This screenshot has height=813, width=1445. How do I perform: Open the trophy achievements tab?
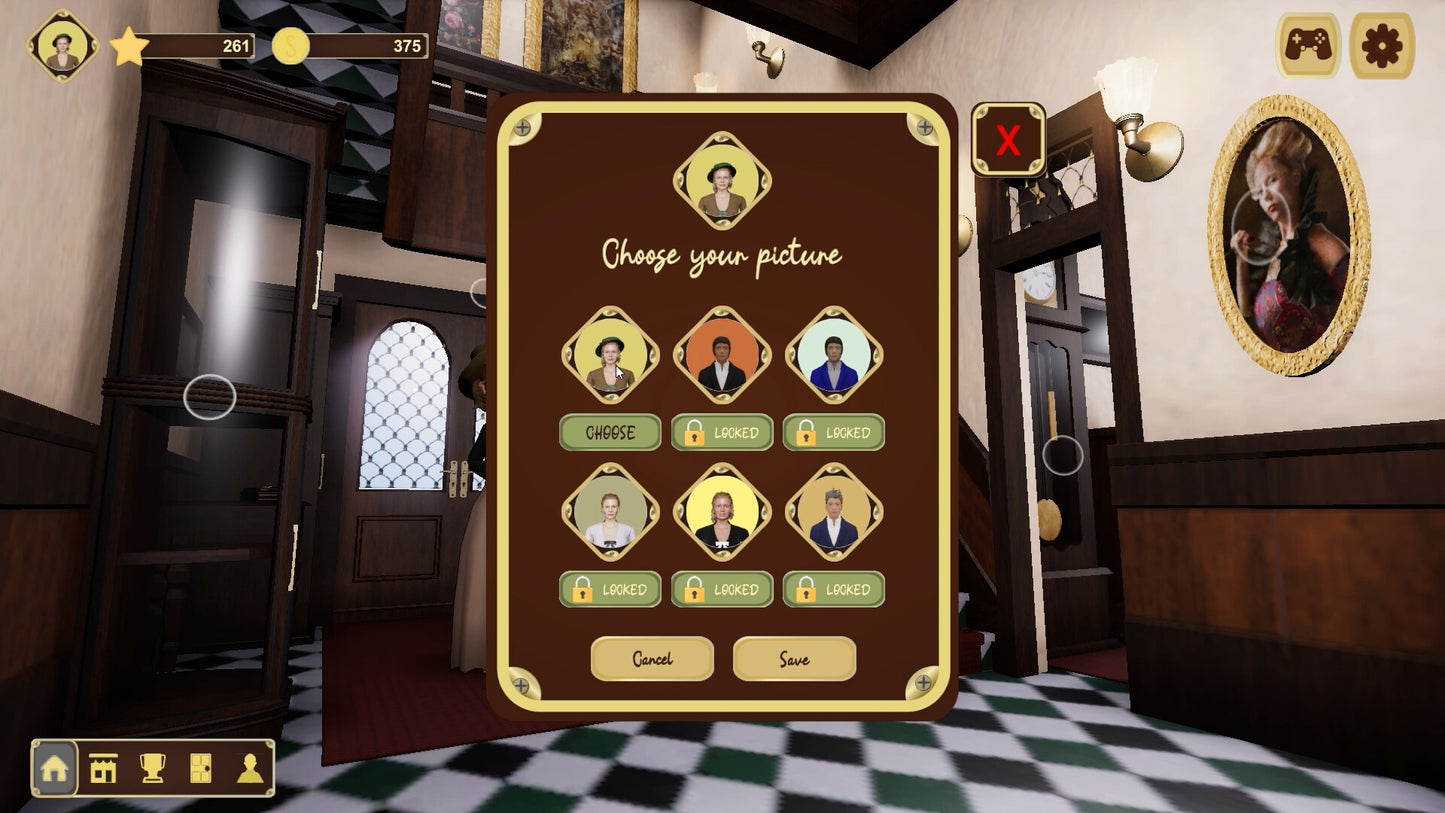click(152, 768)
